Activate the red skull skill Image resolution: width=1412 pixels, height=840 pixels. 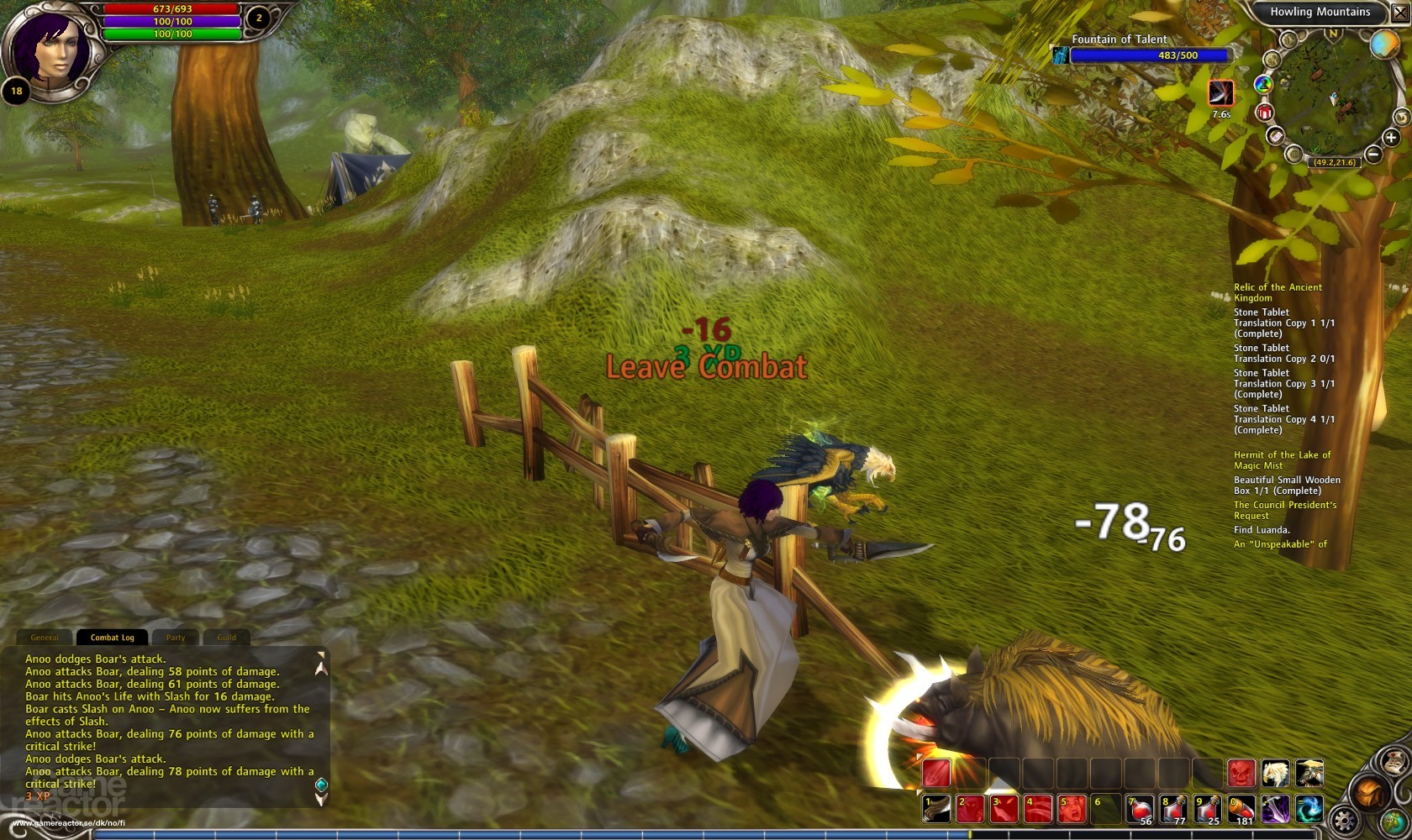1241,773
